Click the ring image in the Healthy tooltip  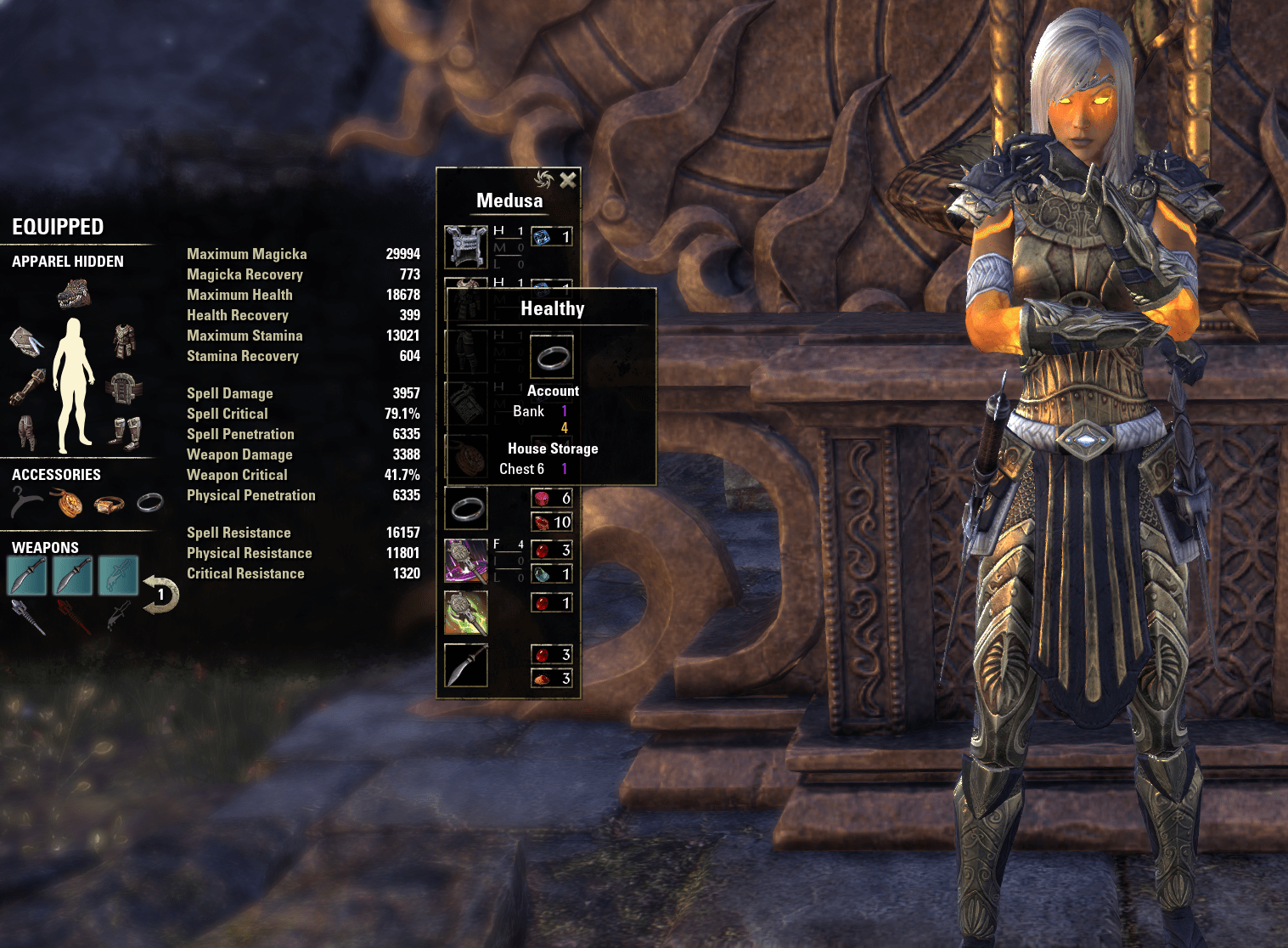click(x=553, y=356)
